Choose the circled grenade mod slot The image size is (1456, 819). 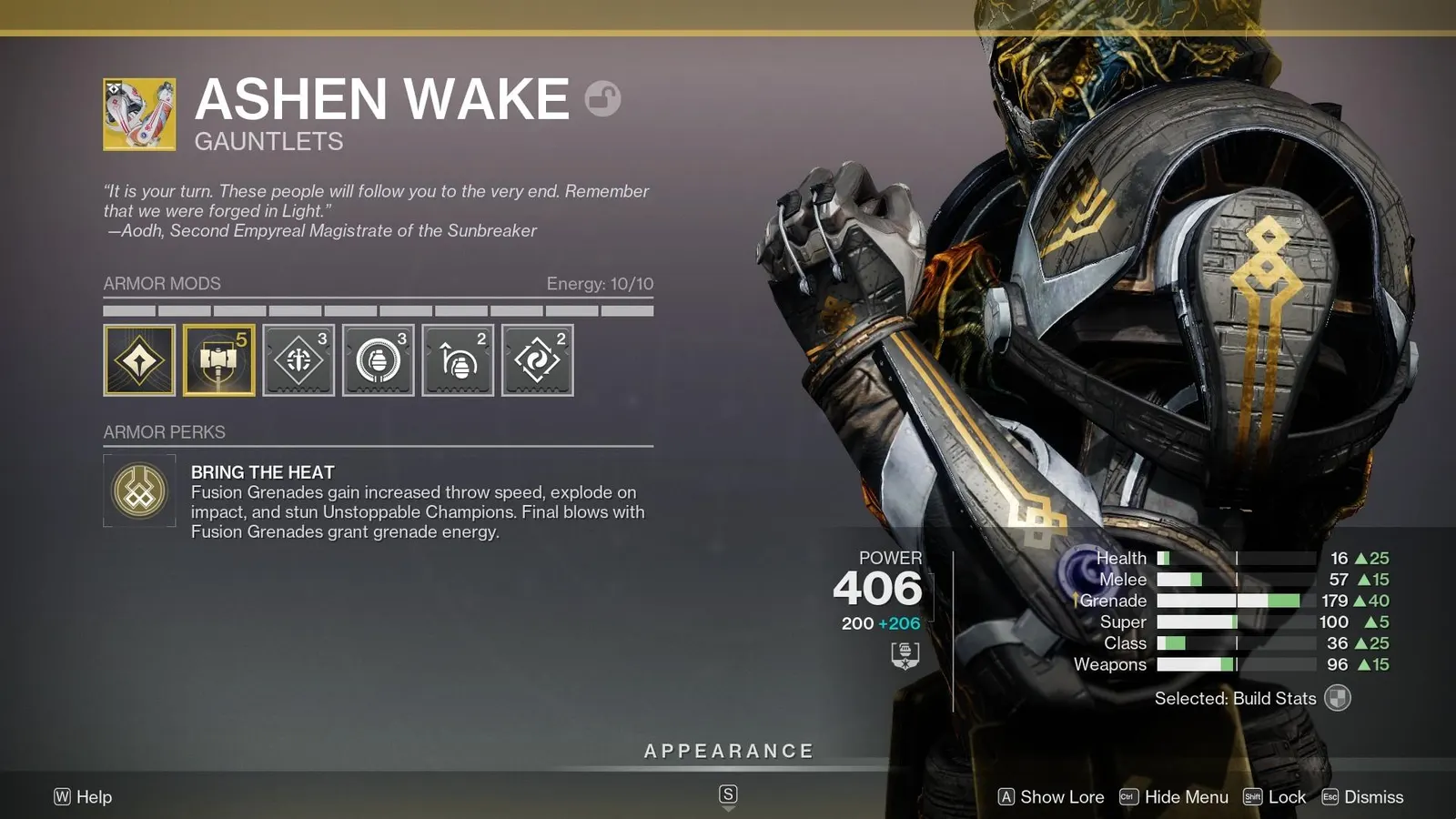point(379,360)
